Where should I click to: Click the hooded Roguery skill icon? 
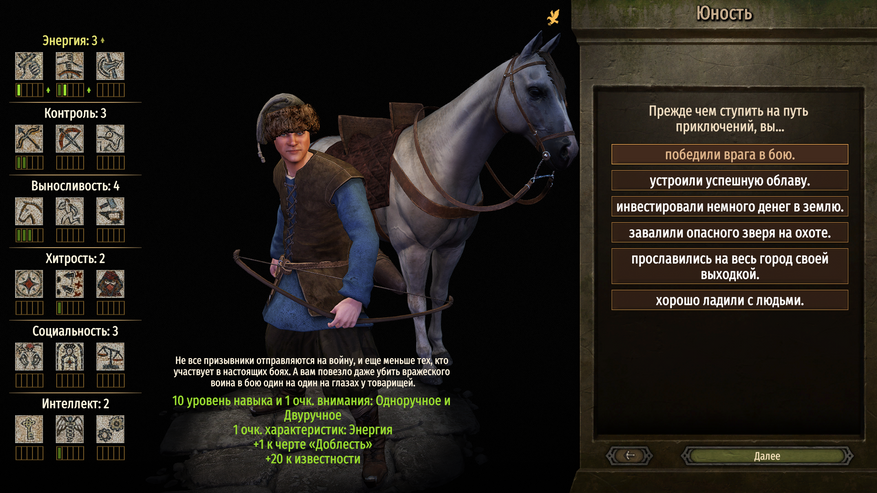click(110, 283)
